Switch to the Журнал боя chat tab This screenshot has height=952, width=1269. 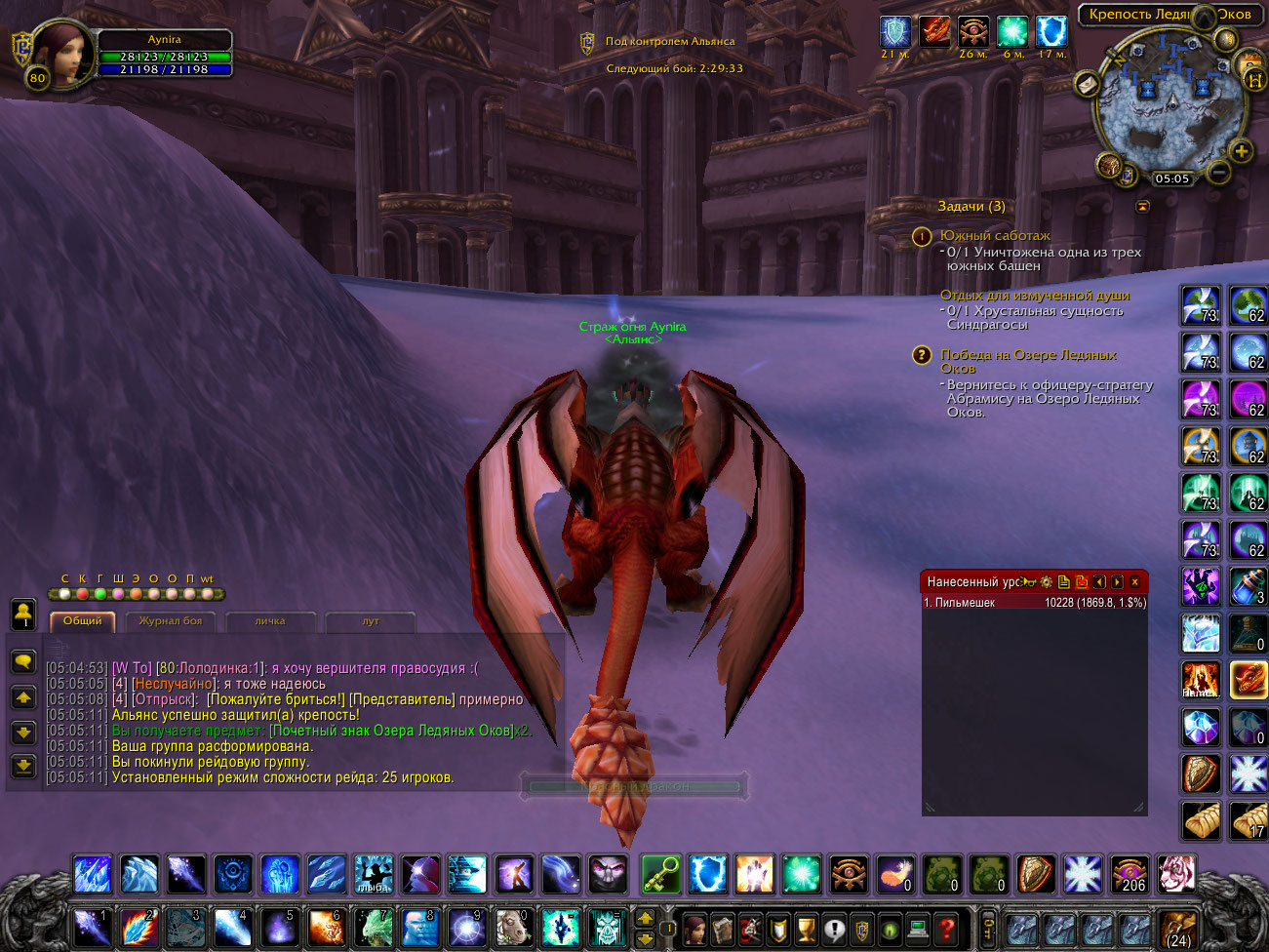[x=171, y=621]
